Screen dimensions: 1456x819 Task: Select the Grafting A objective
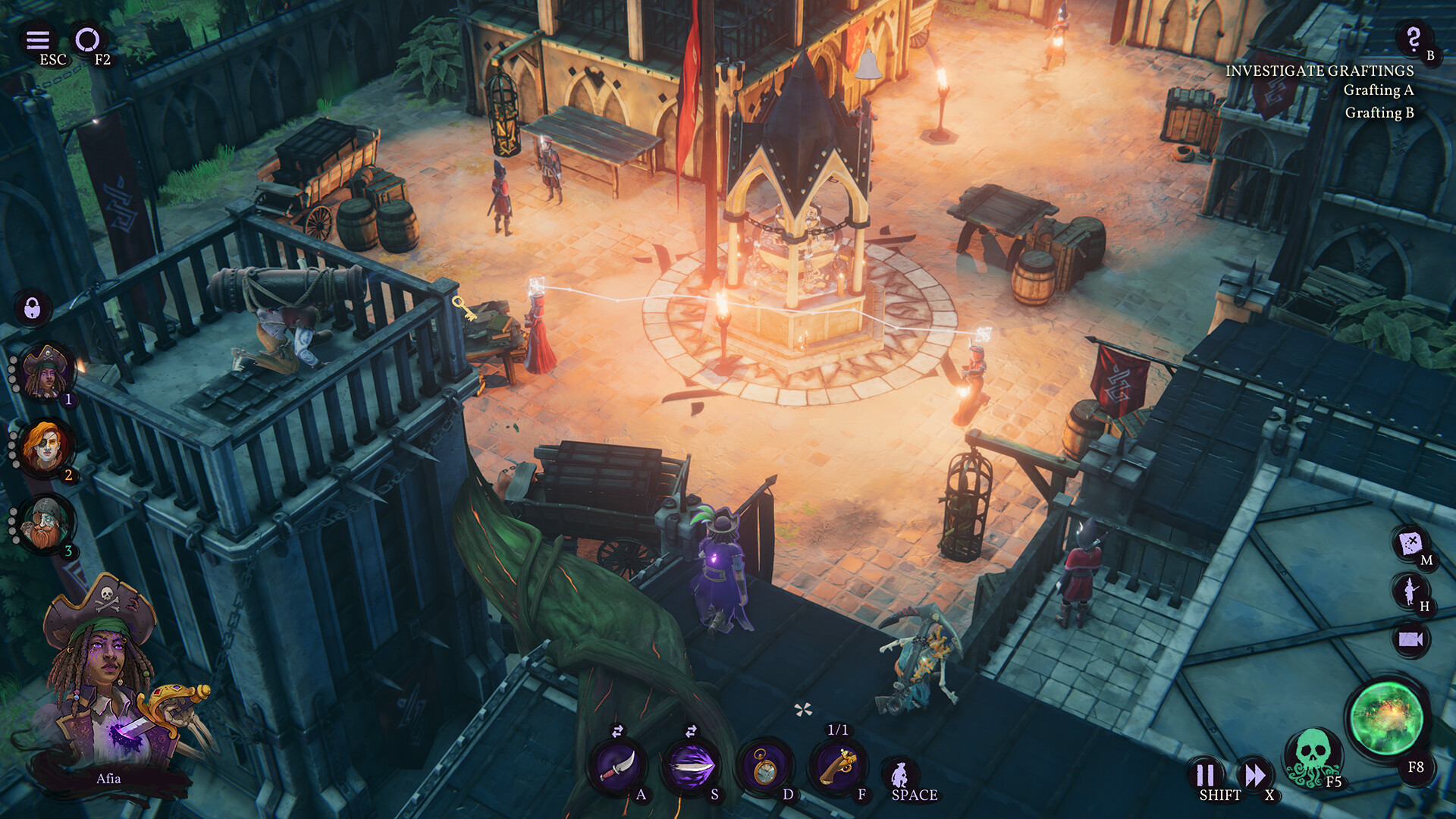tap(1378, 91)
